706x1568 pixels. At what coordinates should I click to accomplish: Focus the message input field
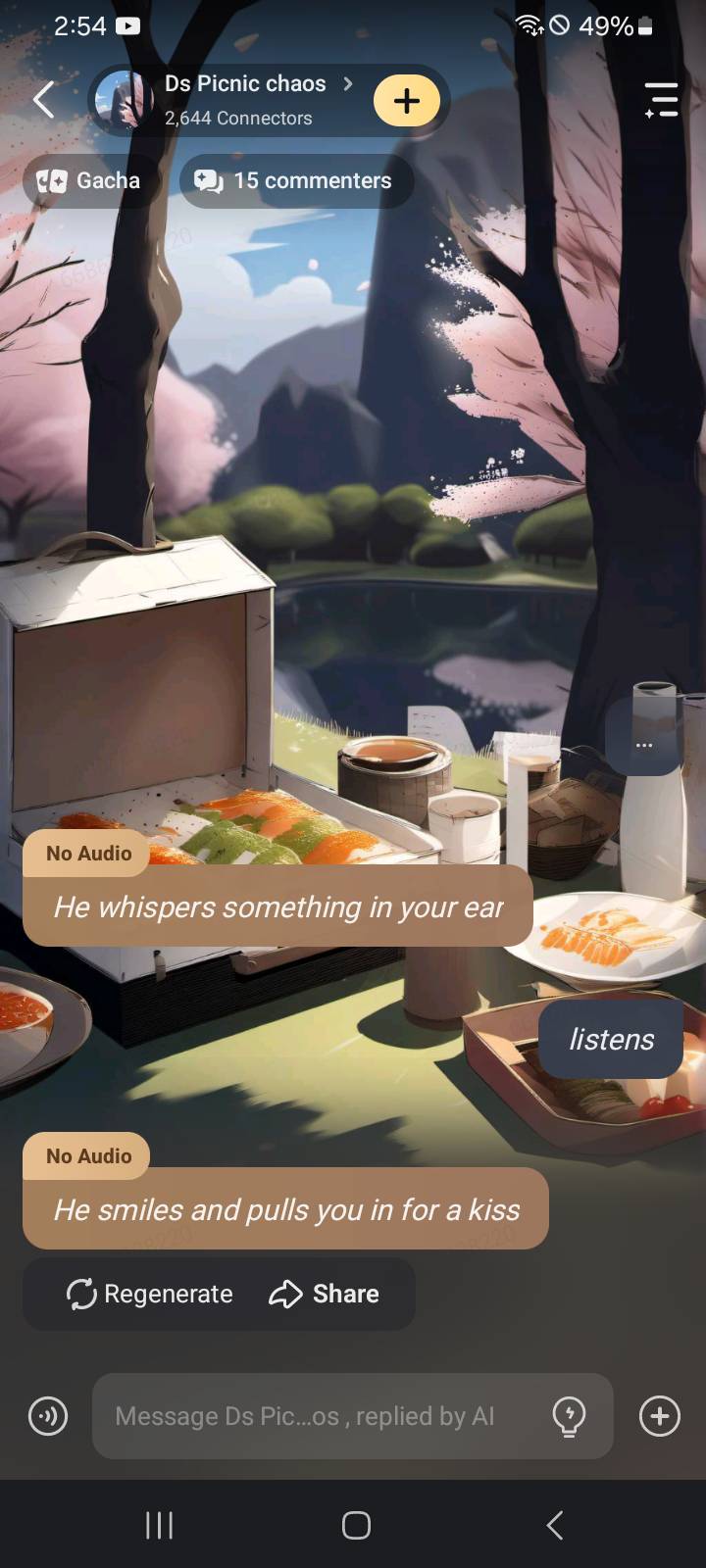pyautogui.click(x=314, y=1416)
